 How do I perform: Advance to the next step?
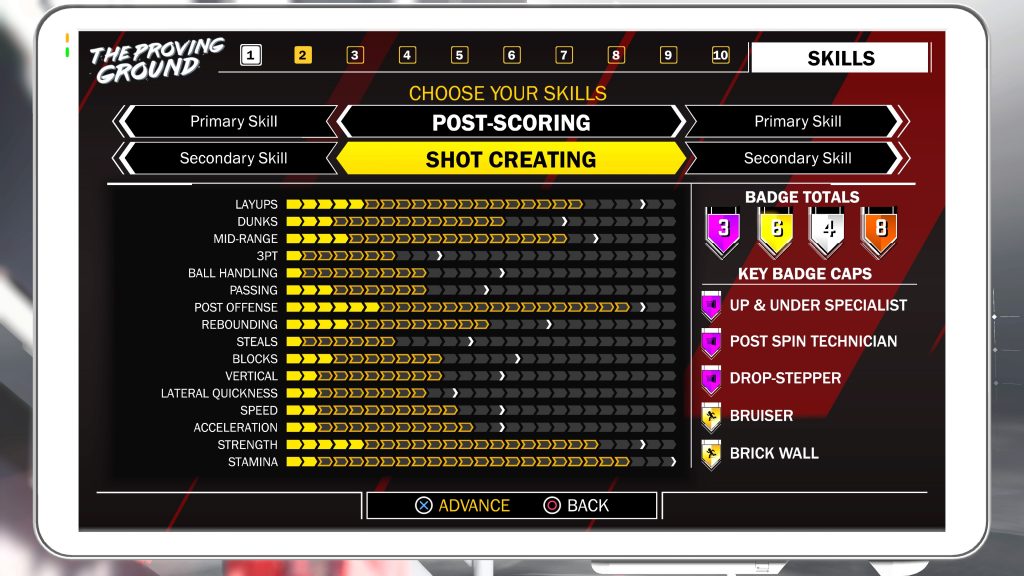tap(462, 505)
